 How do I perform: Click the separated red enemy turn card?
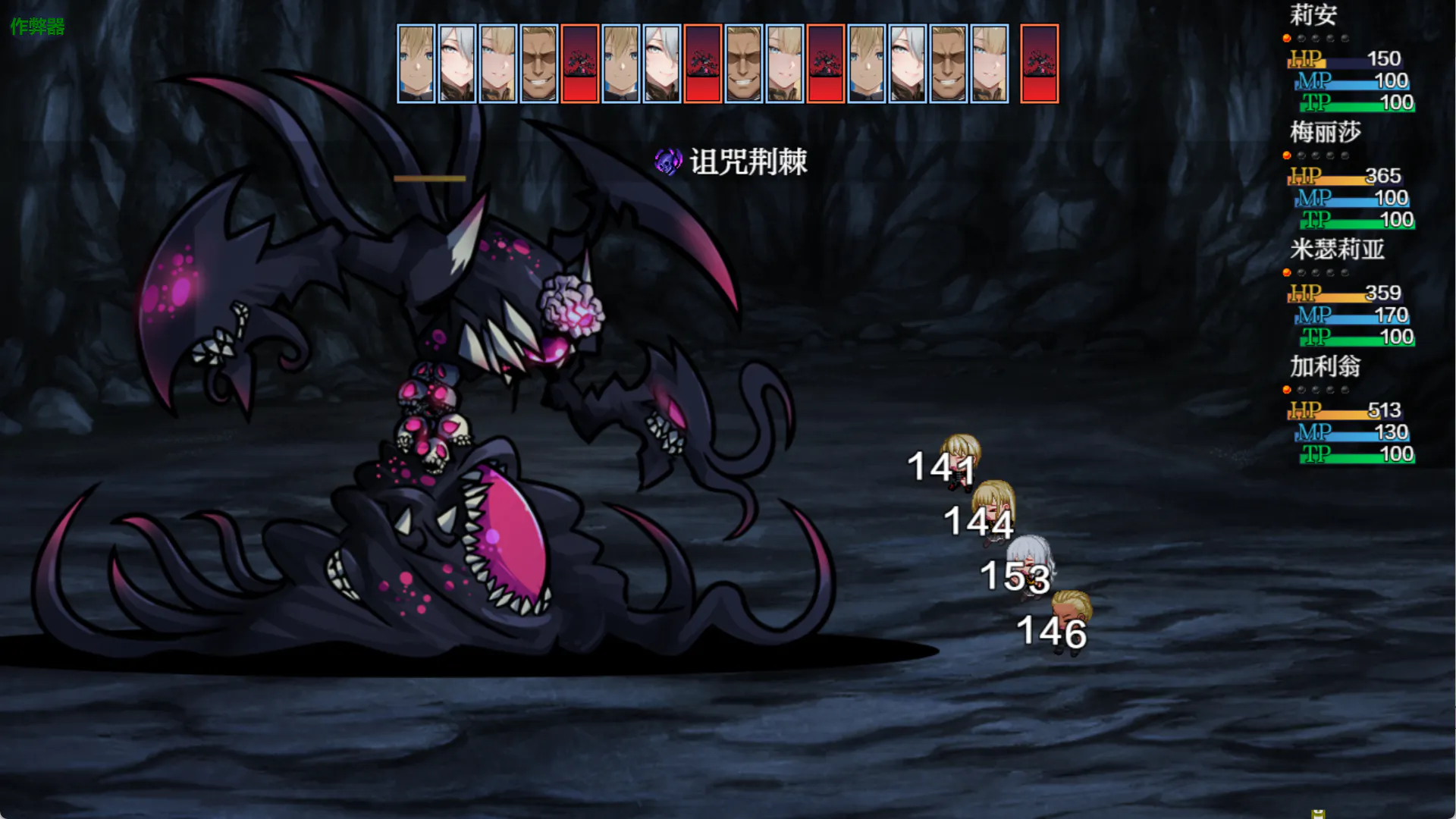point(1039,64)
